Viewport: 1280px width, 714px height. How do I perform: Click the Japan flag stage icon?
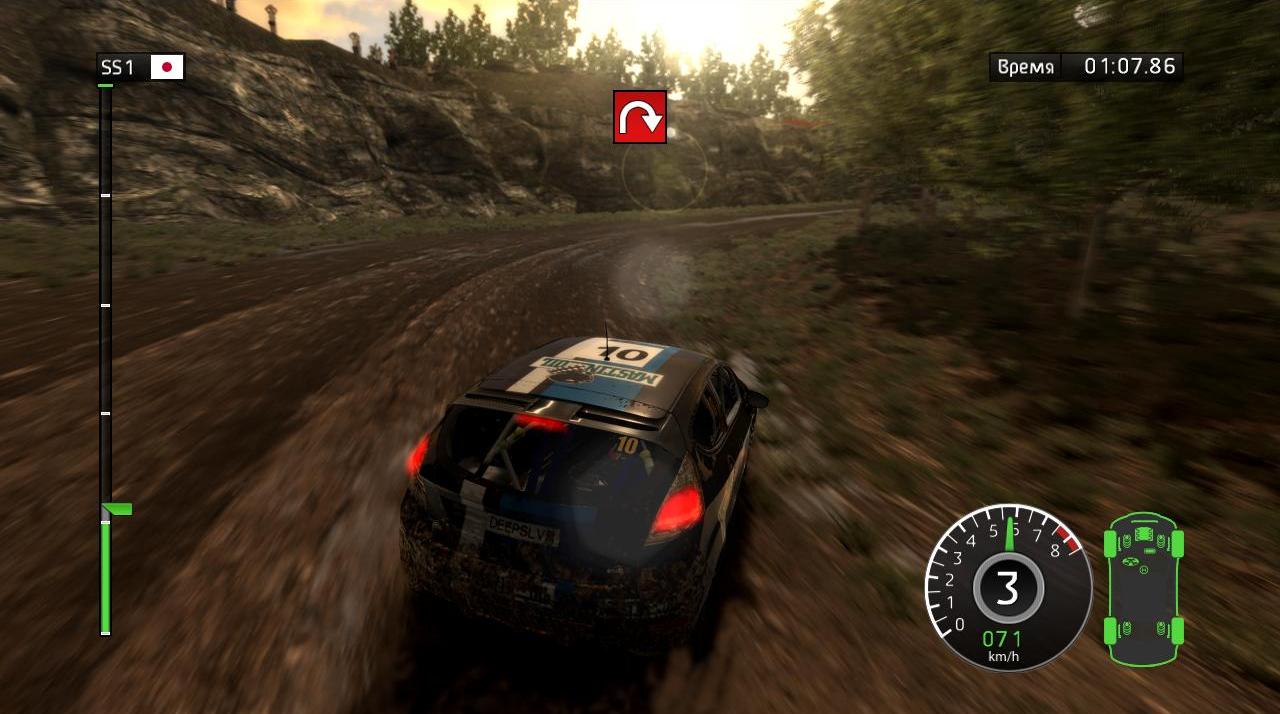167,67
